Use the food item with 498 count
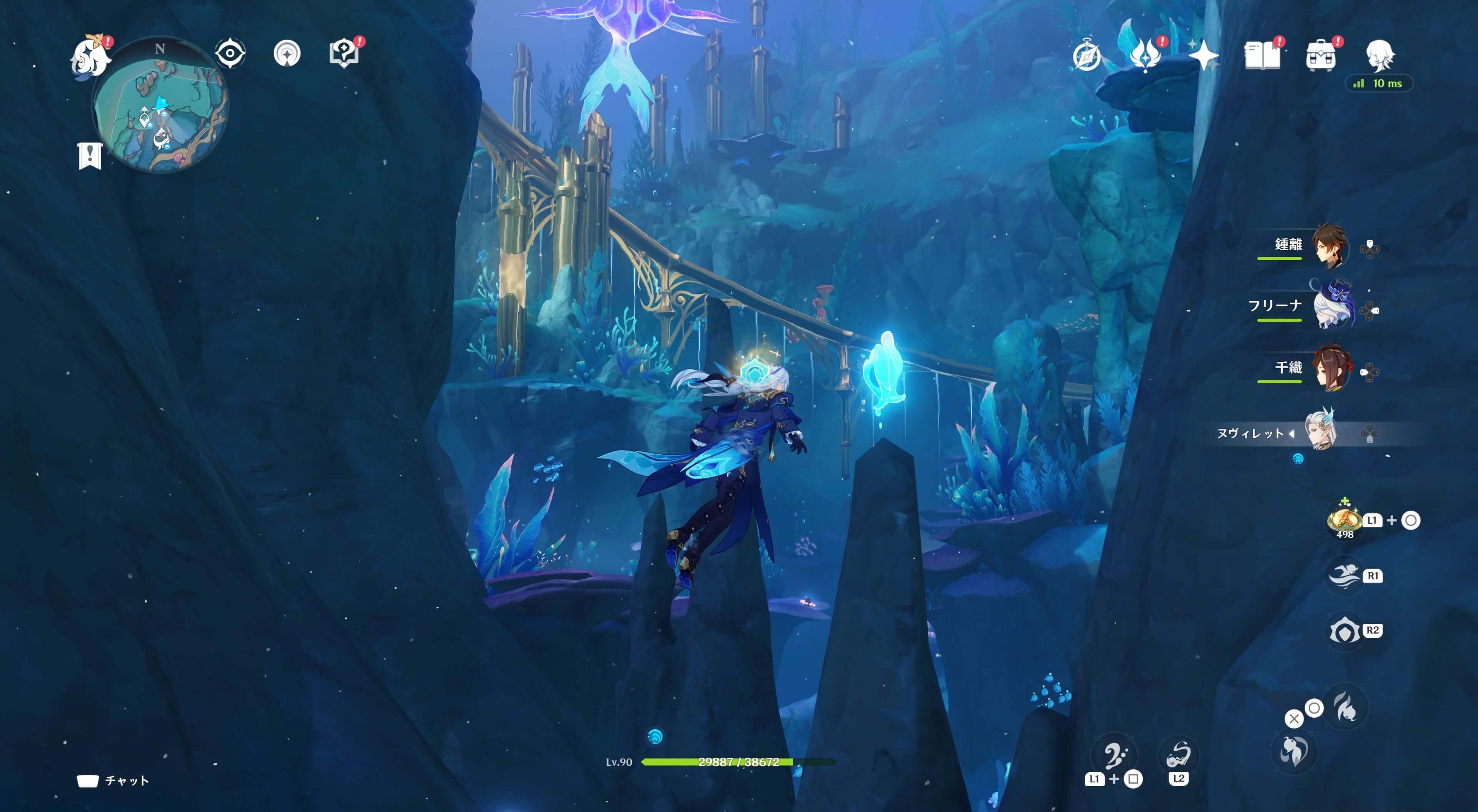 (1344, 520)
